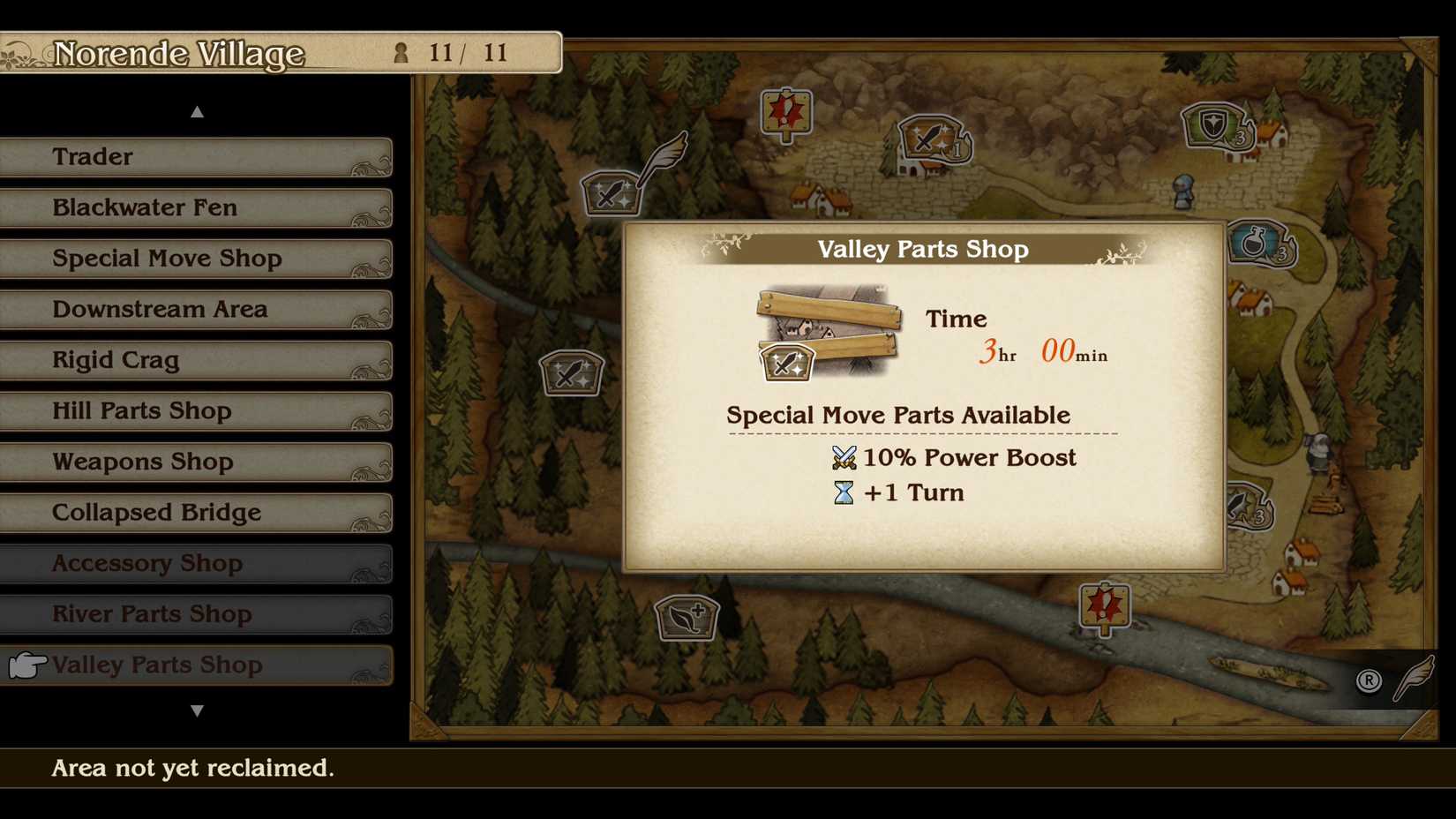Click Collapsed Bridge in the location list
The width and height of the screenshot is (1456, 819).
(x=156, y=512)
